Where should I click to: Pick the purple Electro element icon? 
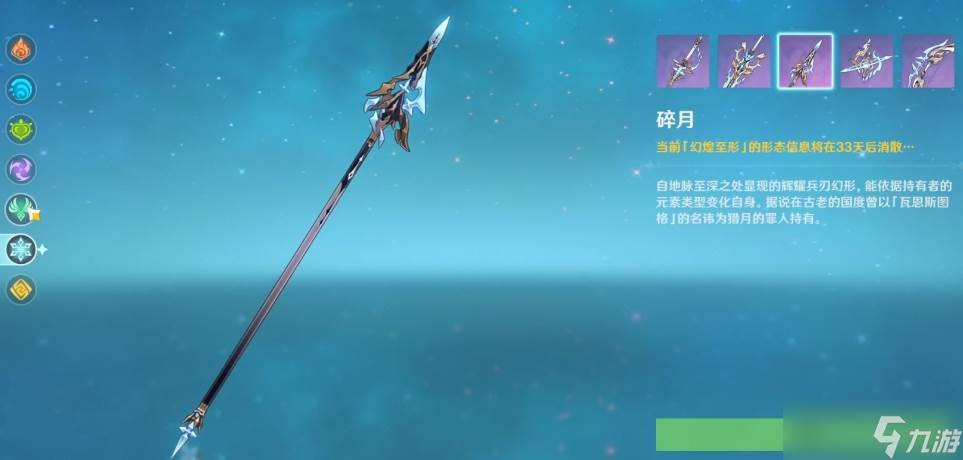[22, 169]
